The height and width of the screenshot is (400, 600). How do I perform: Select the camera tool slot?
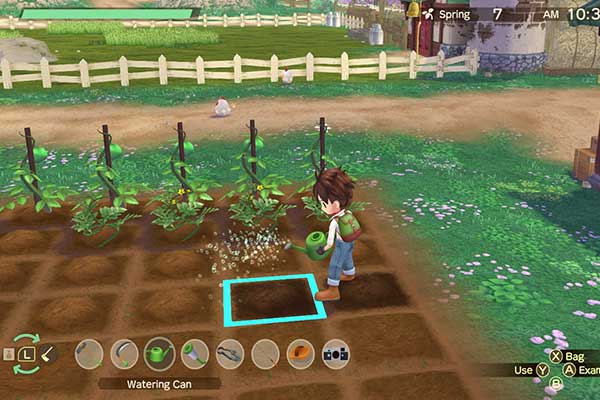[x=336, y=353]
